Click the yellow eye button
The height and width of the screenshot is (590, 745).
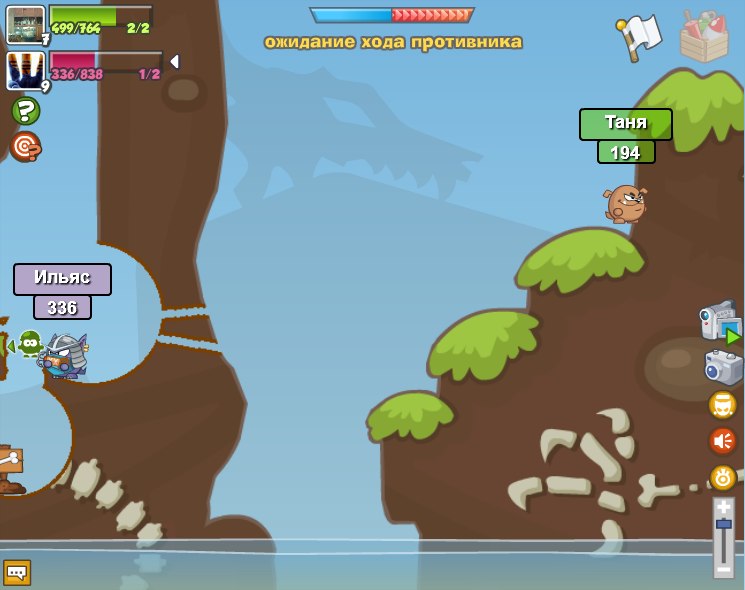(x=723, y=477)
